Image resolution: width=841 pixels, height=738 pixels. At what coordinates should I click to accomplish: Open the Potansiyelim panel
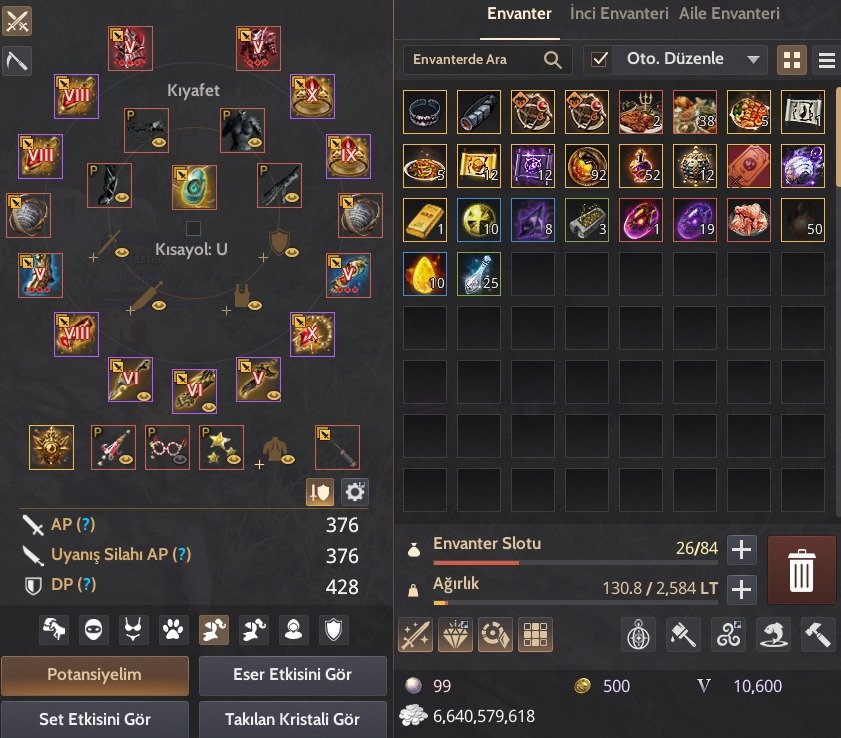click(94, 675)
